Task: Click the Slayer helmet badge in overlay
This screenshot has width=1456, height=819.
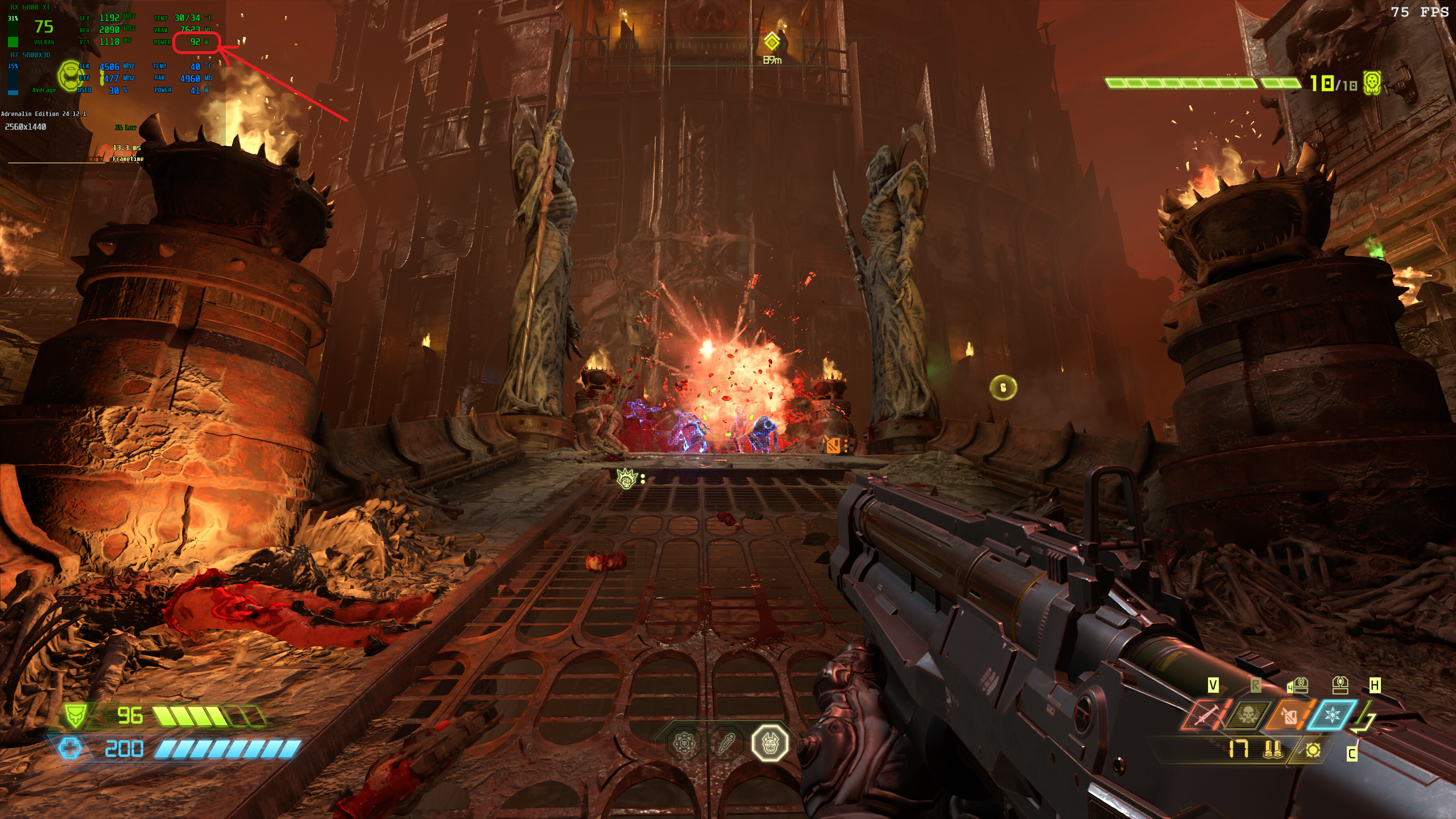Action: (x=71, y=76)
